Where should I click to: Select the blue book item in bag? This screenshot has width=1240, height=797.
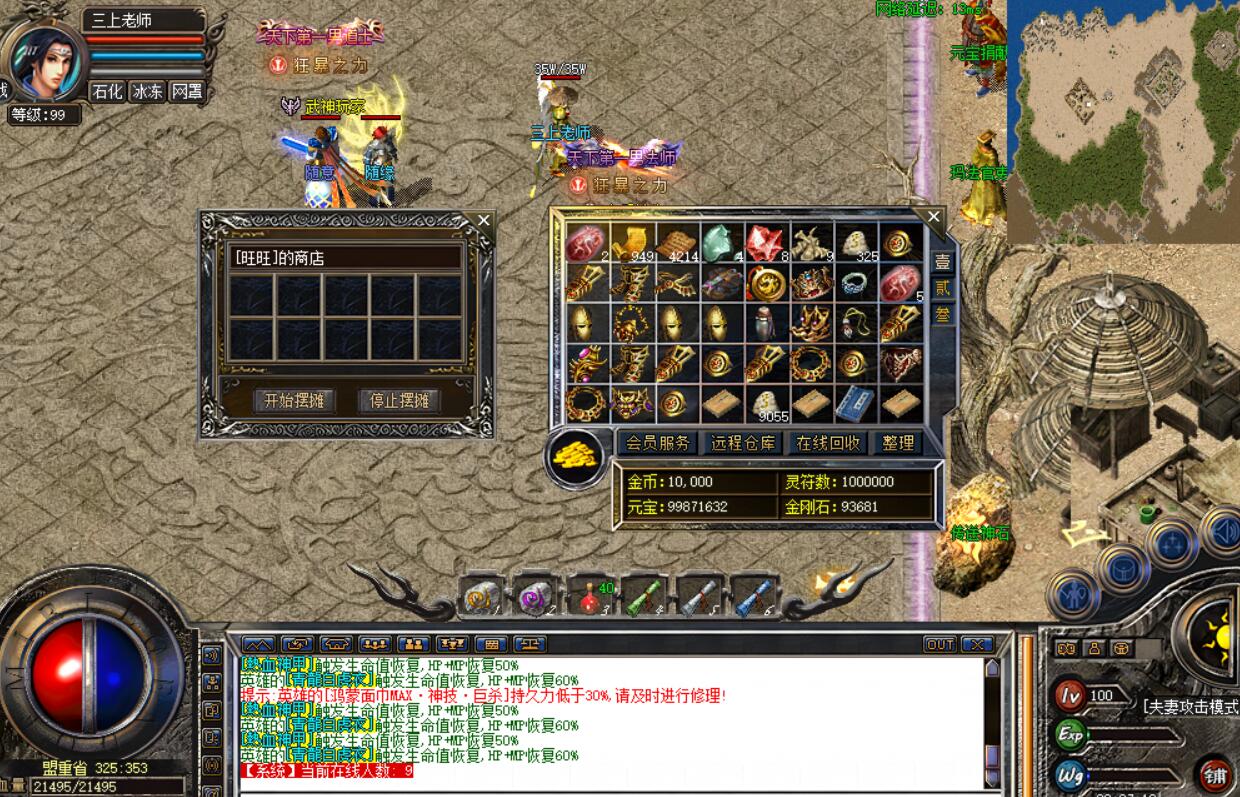click(853, 403)
